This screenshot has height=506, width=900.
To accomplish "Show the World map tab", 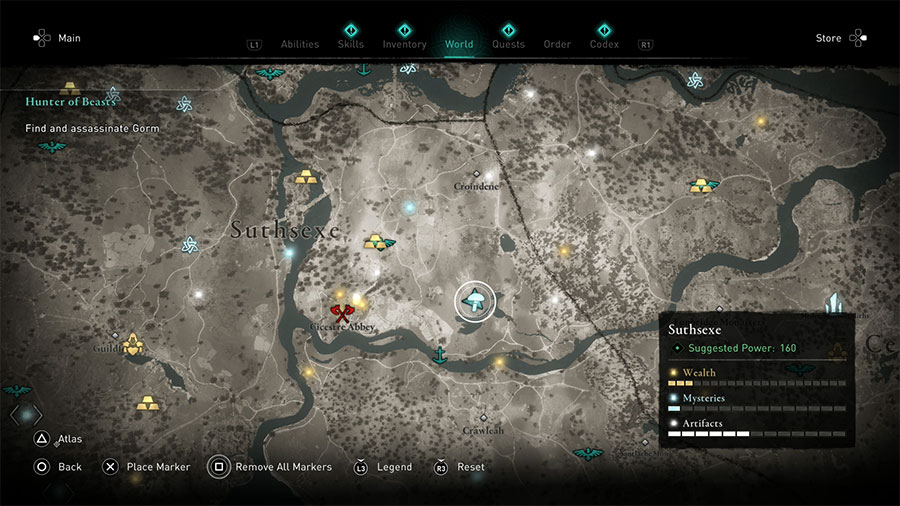I will pyautogui.click(x=459, y=44).
